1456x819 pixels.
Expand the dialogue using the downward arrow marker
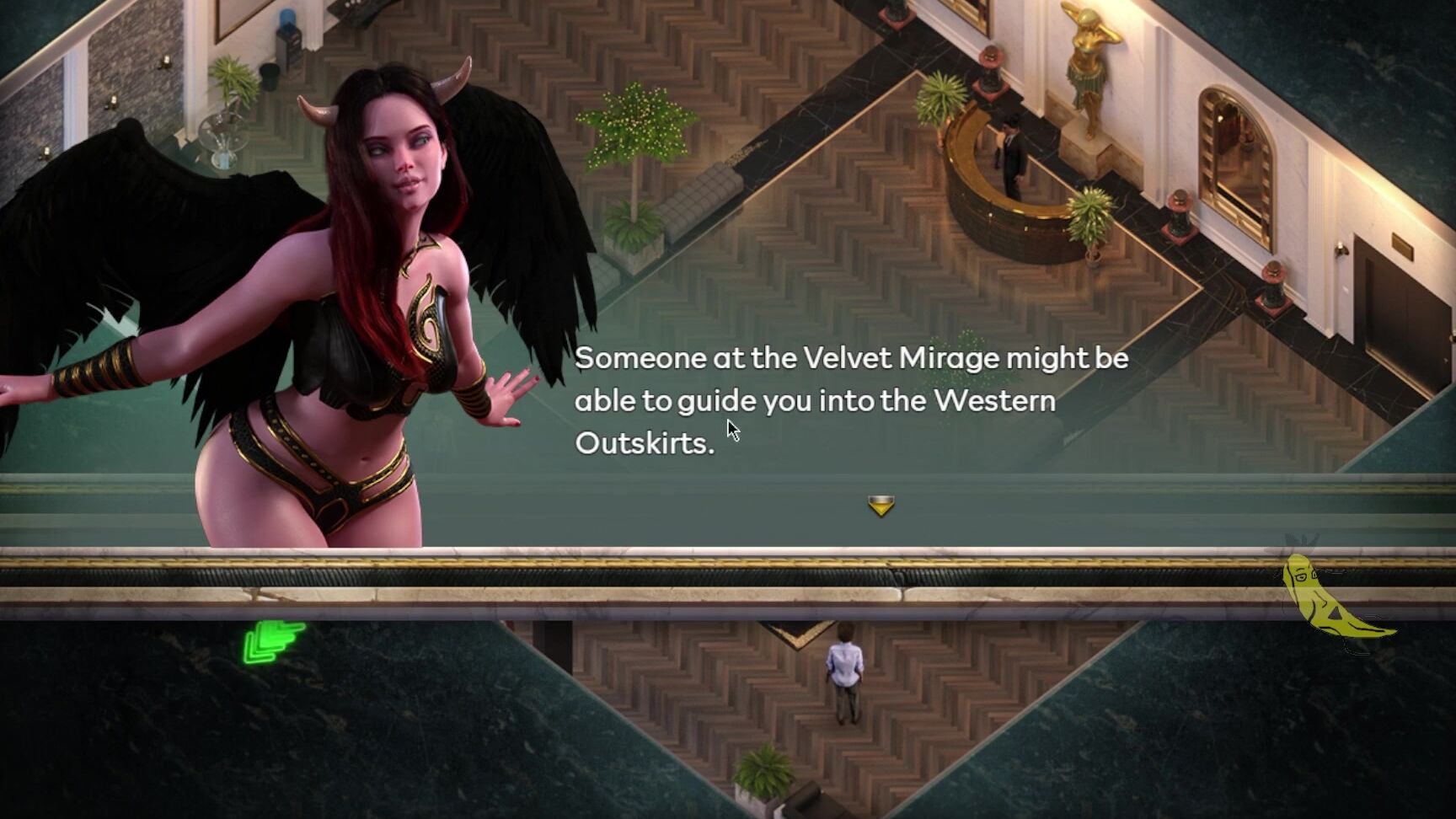click(x=880, y=506)
